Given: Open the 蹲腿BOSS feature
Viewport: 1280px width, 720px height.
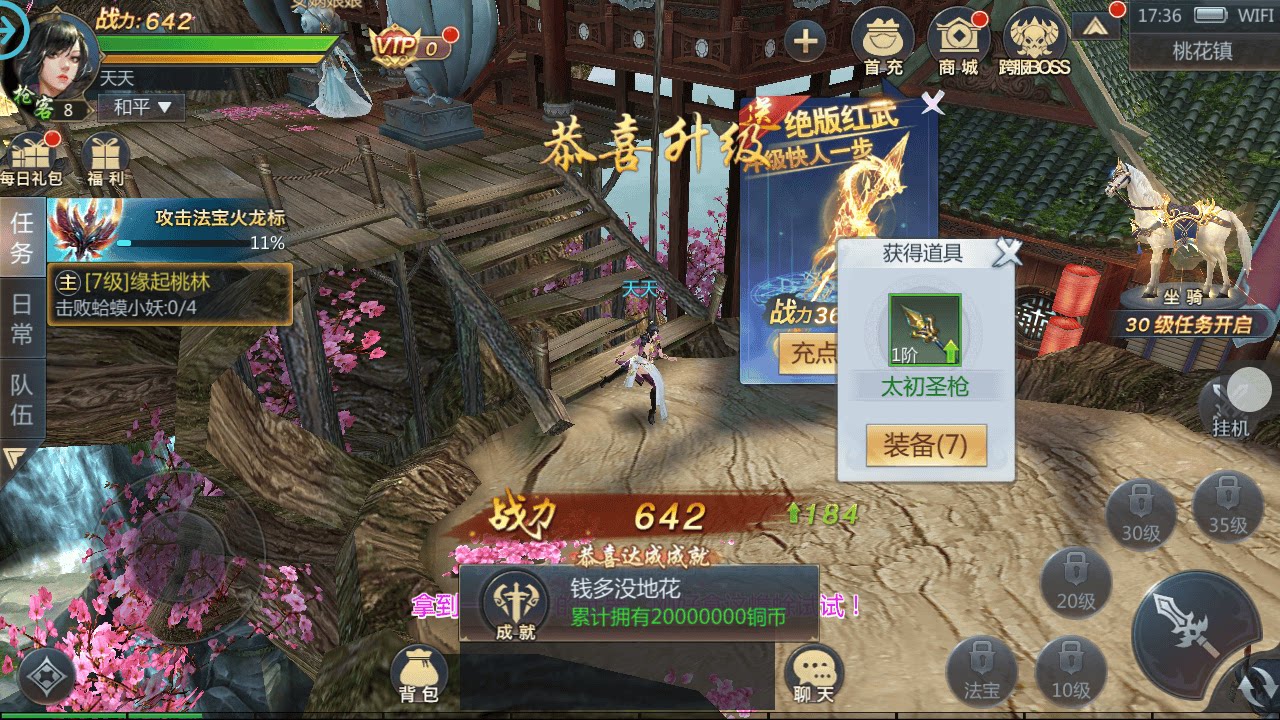Looking at the screenshot, I should [1037, 40].
